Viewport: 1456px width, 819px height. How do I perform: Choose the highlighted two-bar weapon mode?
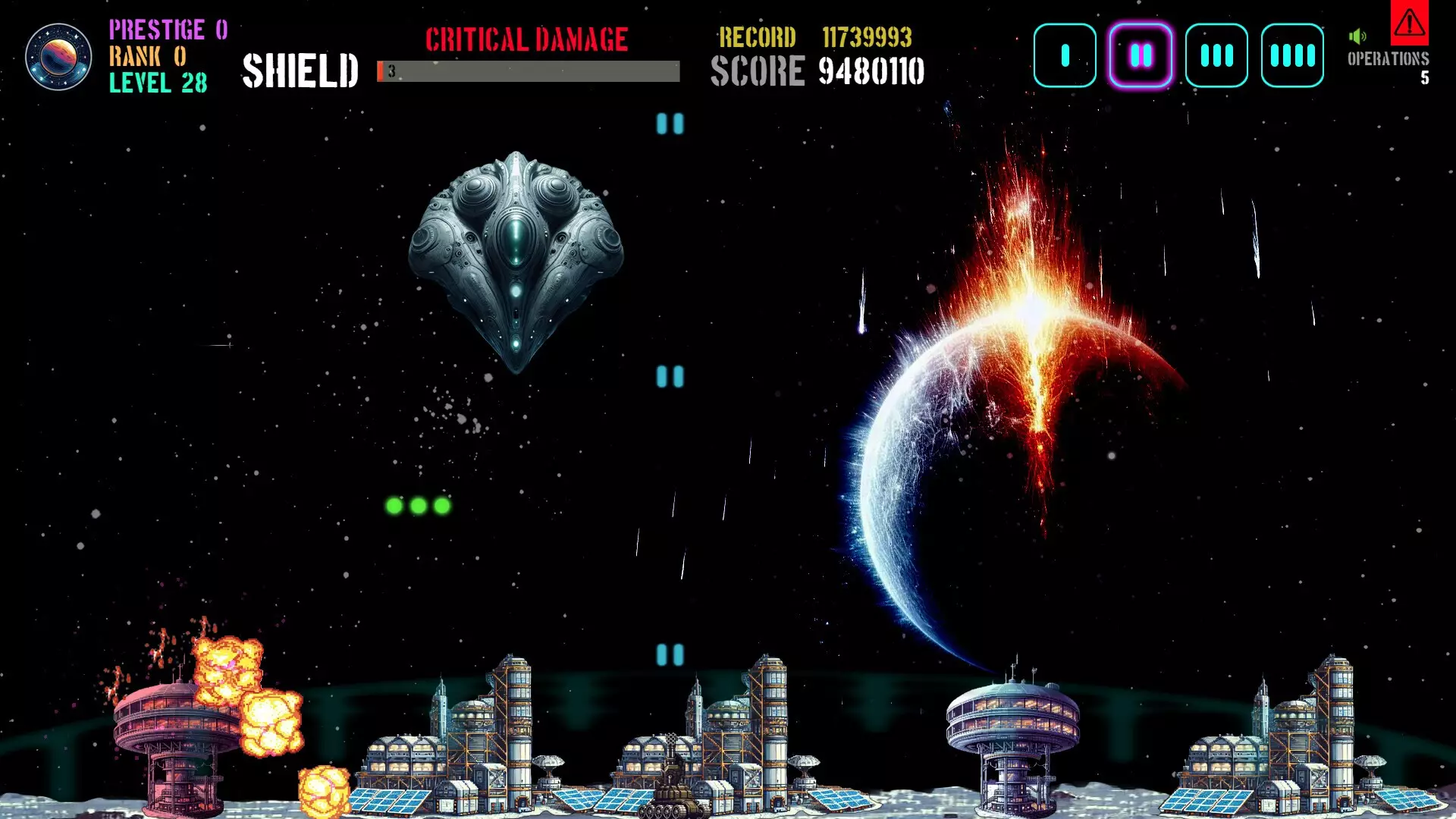point(1141,55)
